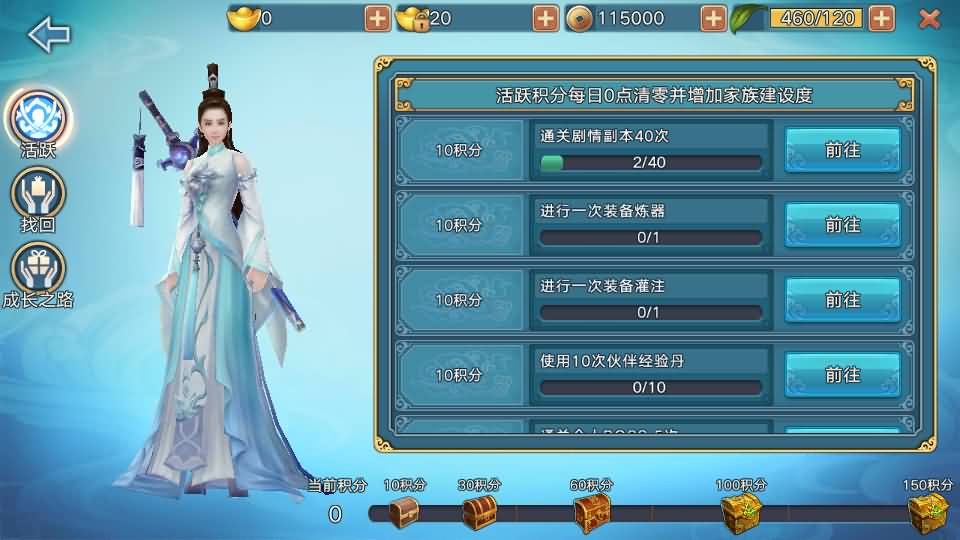
Task: Buy more copper coins via the plus button
Action: (713, 18)
